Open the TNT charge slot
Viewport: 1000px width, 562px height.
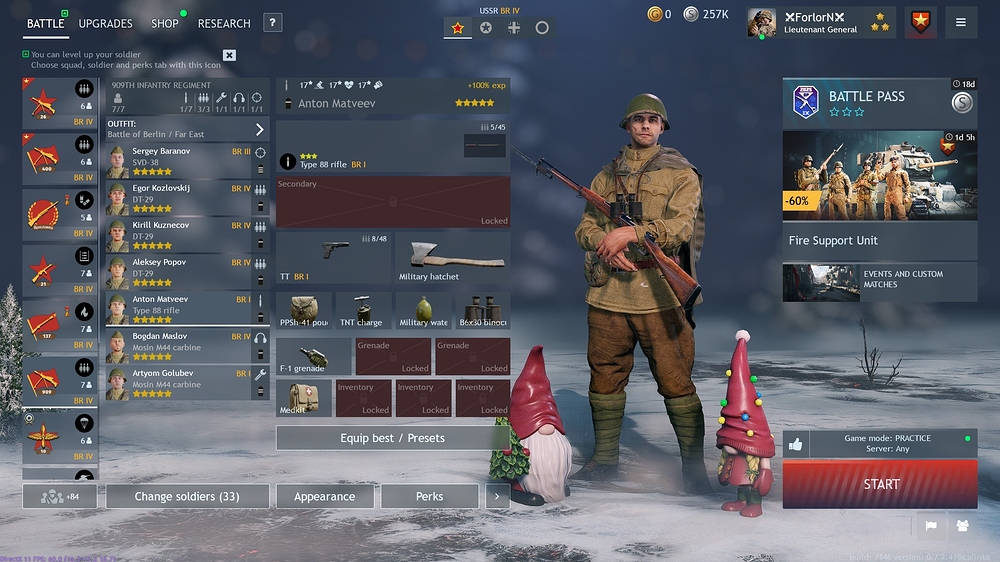click(x=363, y=310)
